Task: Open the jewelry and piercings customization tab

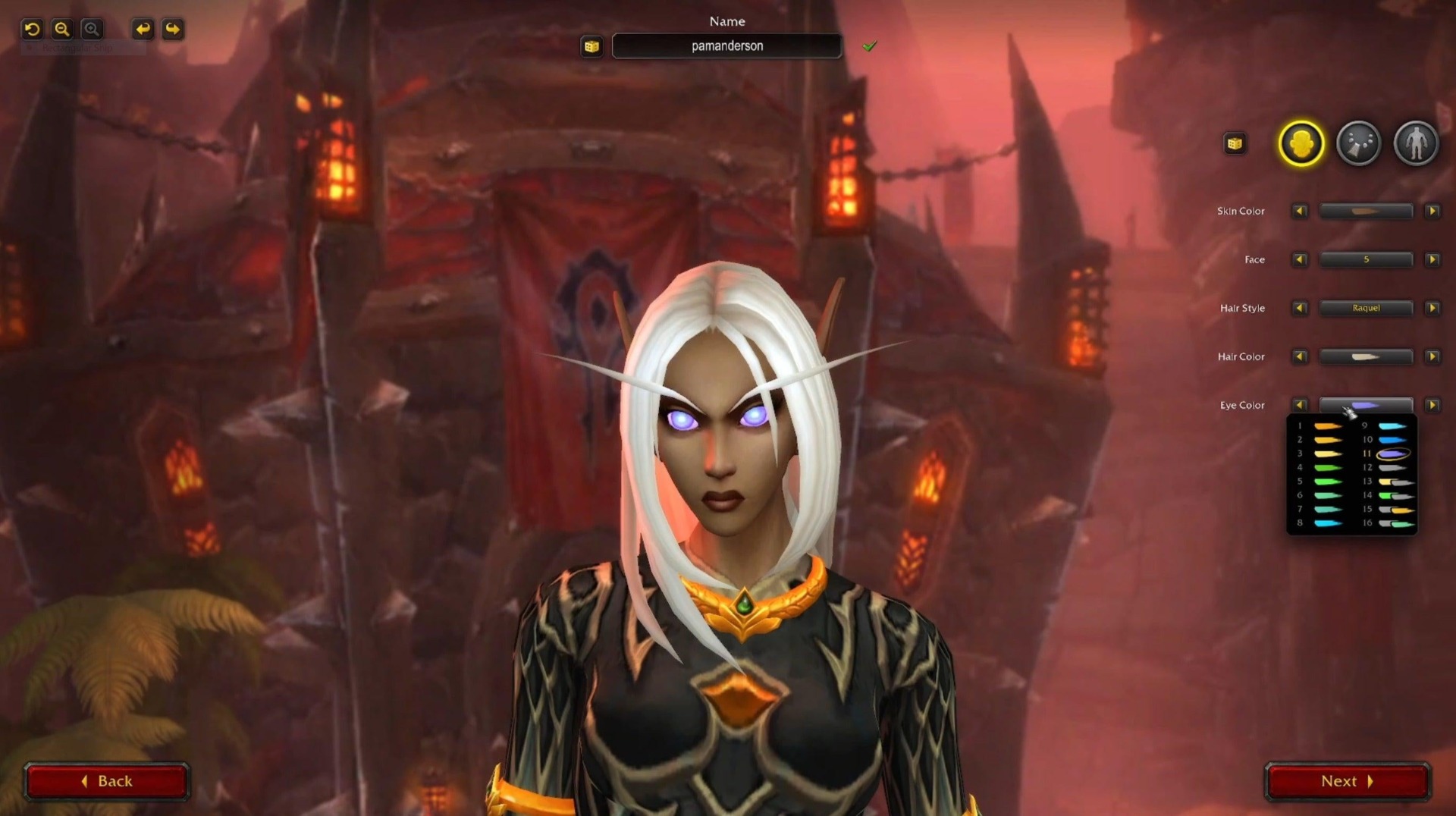Action: (x=1358, y=143)
